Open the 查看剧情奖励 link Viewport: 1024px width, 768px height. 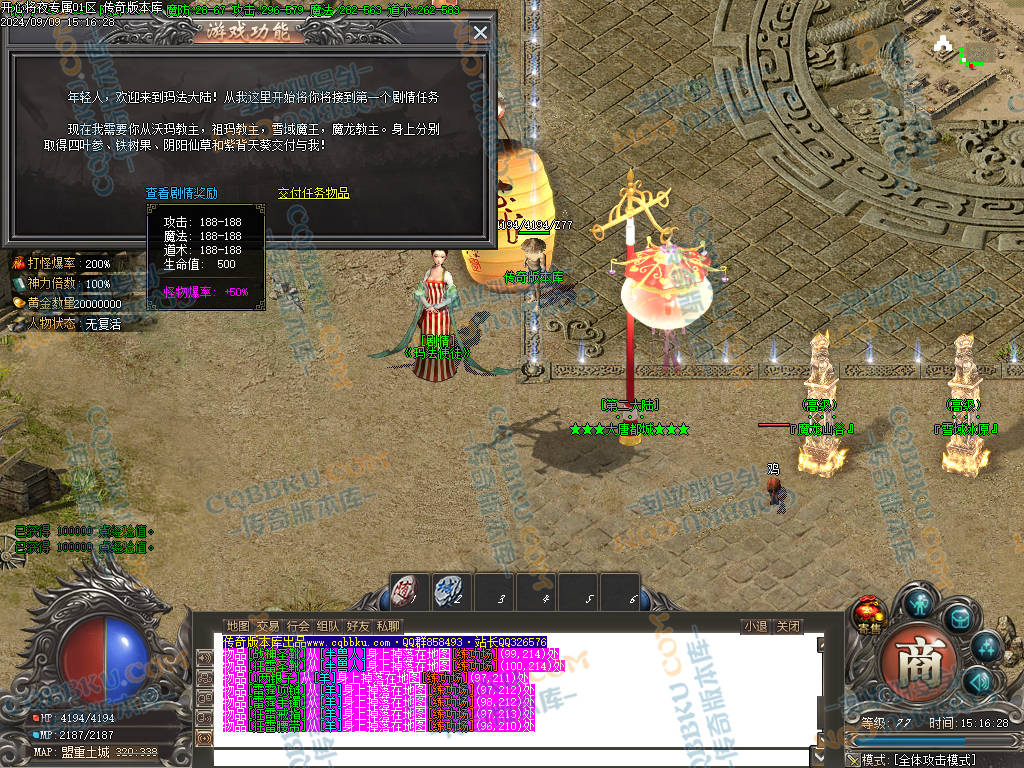pyautogui.click(x=181, y=194)
